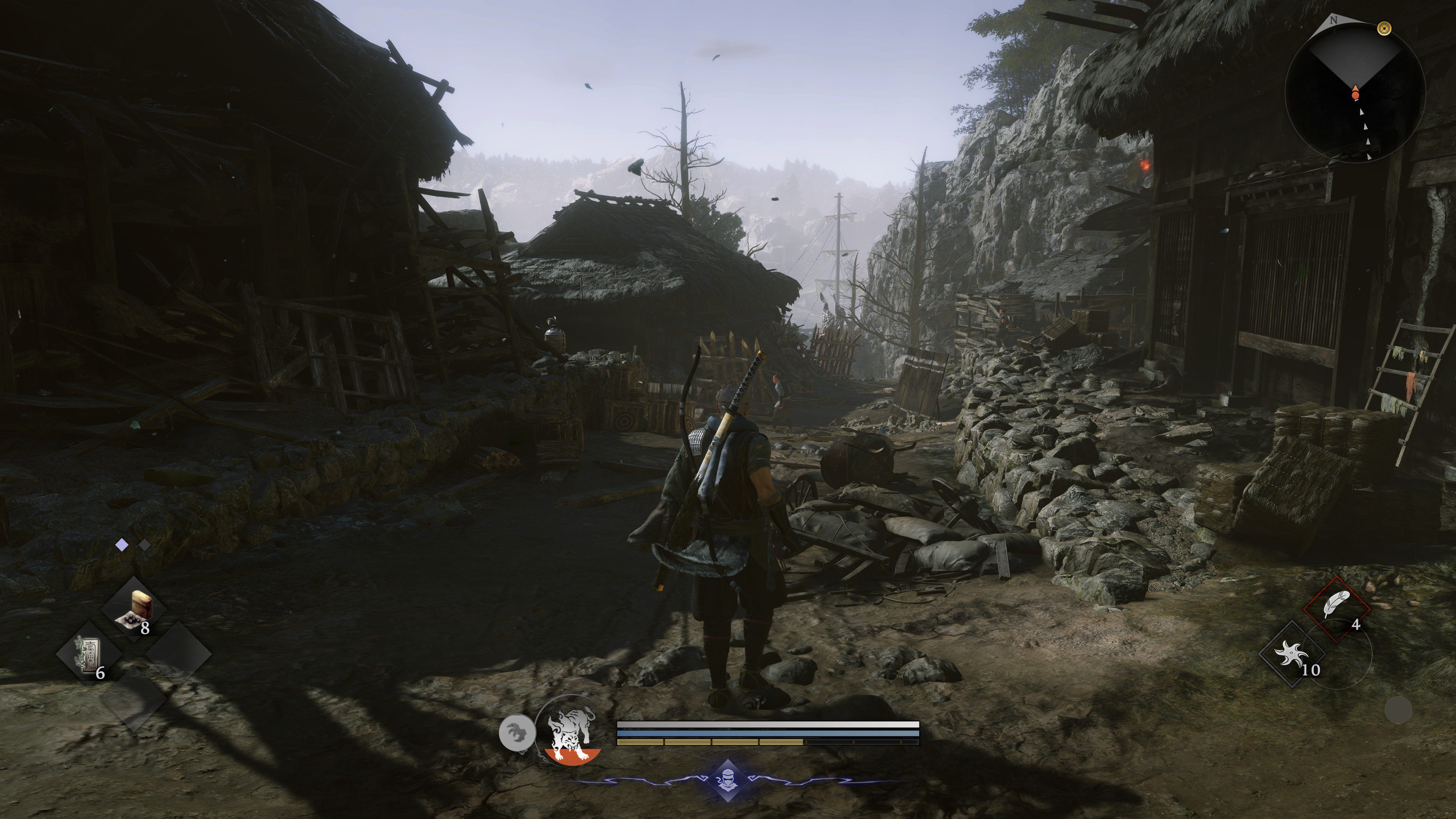Click the gray claw skill circle
This screenshot has width=1456, height=819.
point(516,734)
